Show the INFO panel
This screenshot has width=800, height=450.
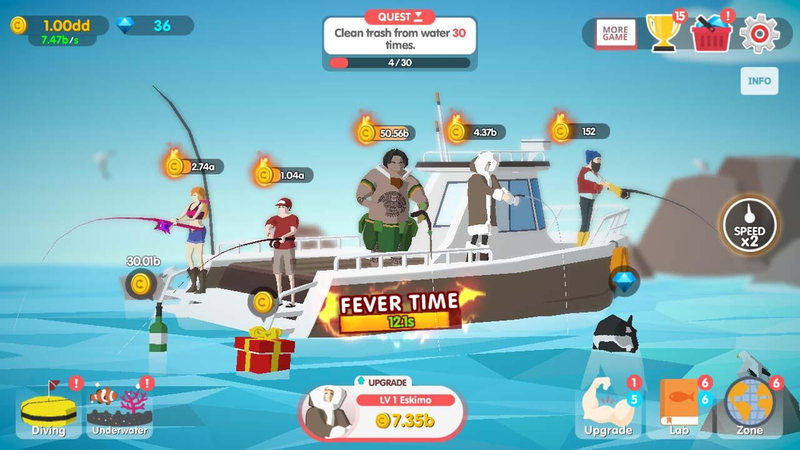coord(759,81)
